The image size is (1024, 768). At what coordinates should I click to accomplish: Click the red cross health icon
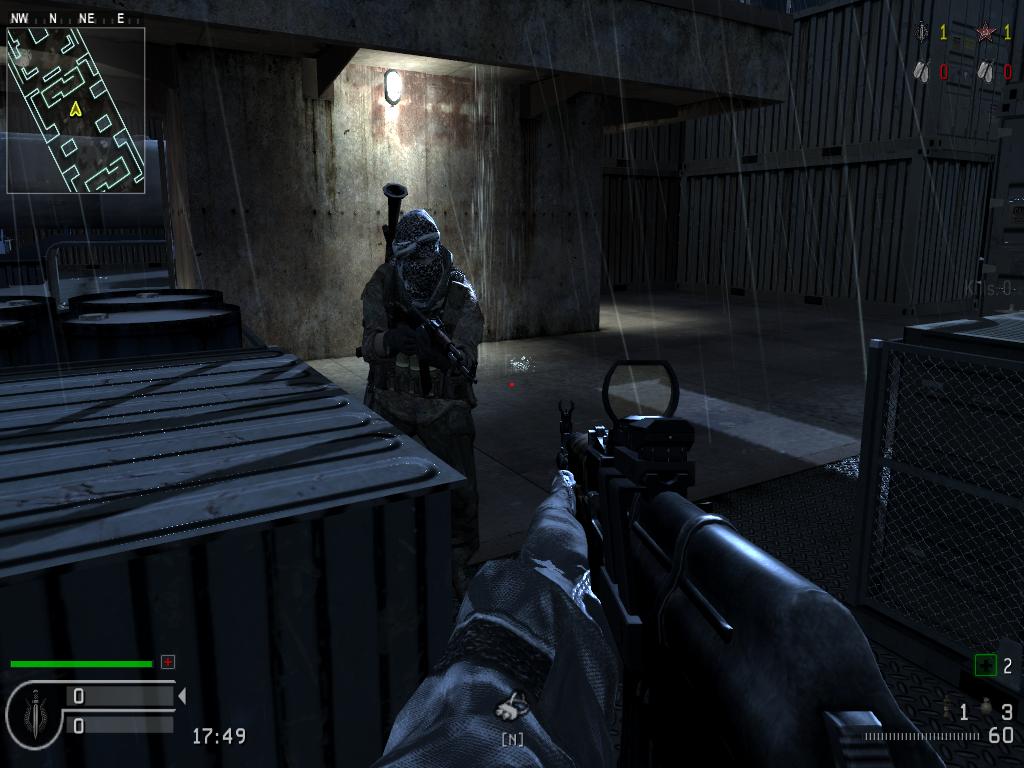[168, 662]
